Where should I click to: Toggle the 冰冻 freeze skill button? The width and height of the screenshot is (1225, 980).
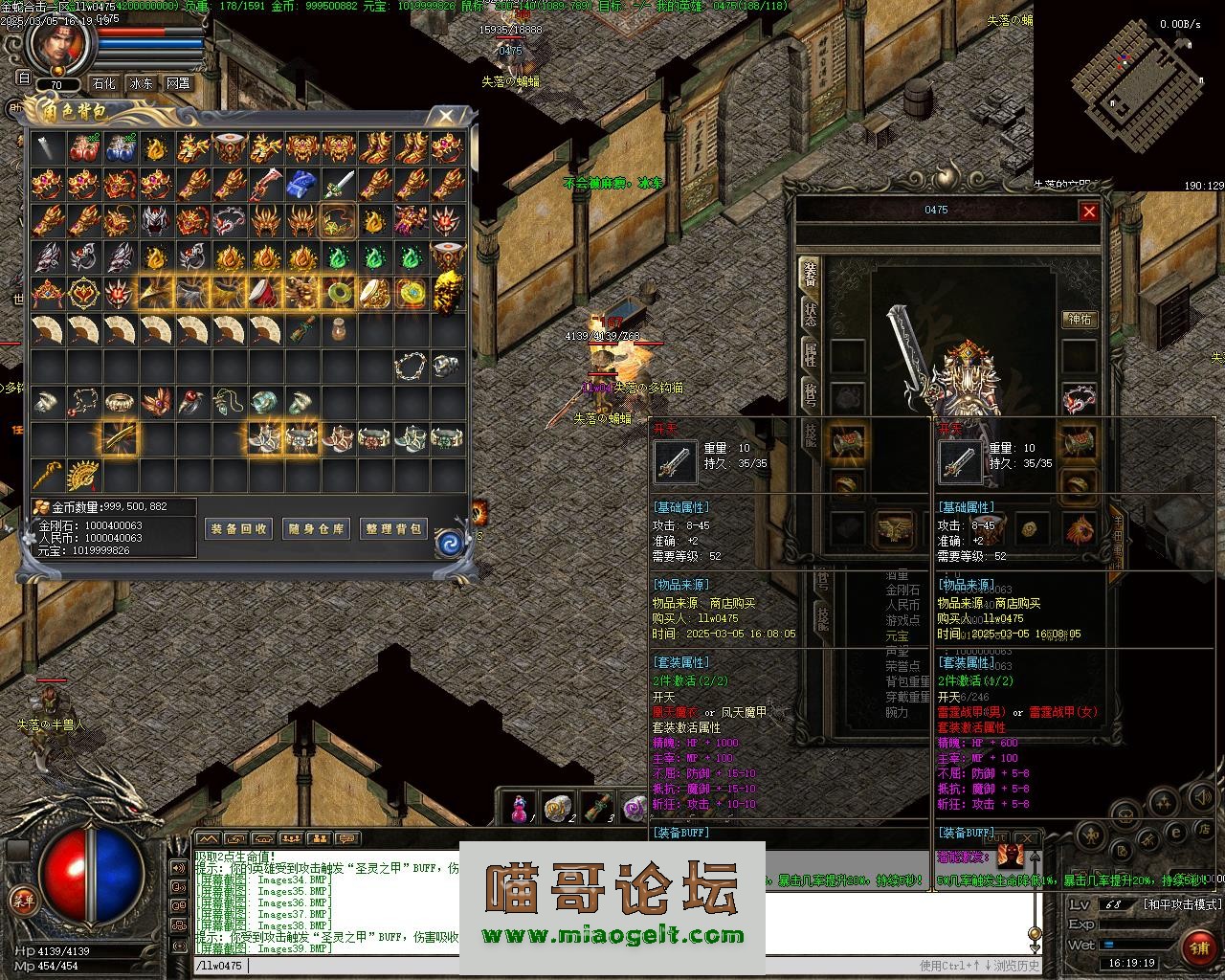pos(142,83)
